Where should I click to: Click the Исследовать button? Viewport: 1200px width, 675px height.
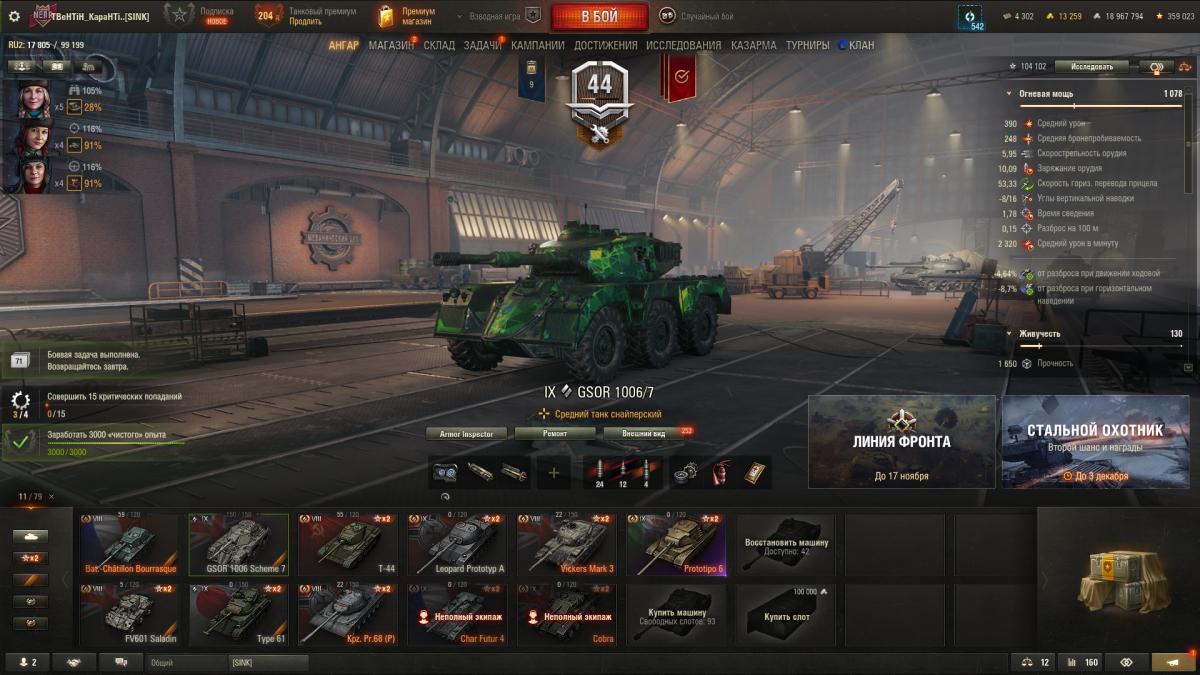point(1091,67)
